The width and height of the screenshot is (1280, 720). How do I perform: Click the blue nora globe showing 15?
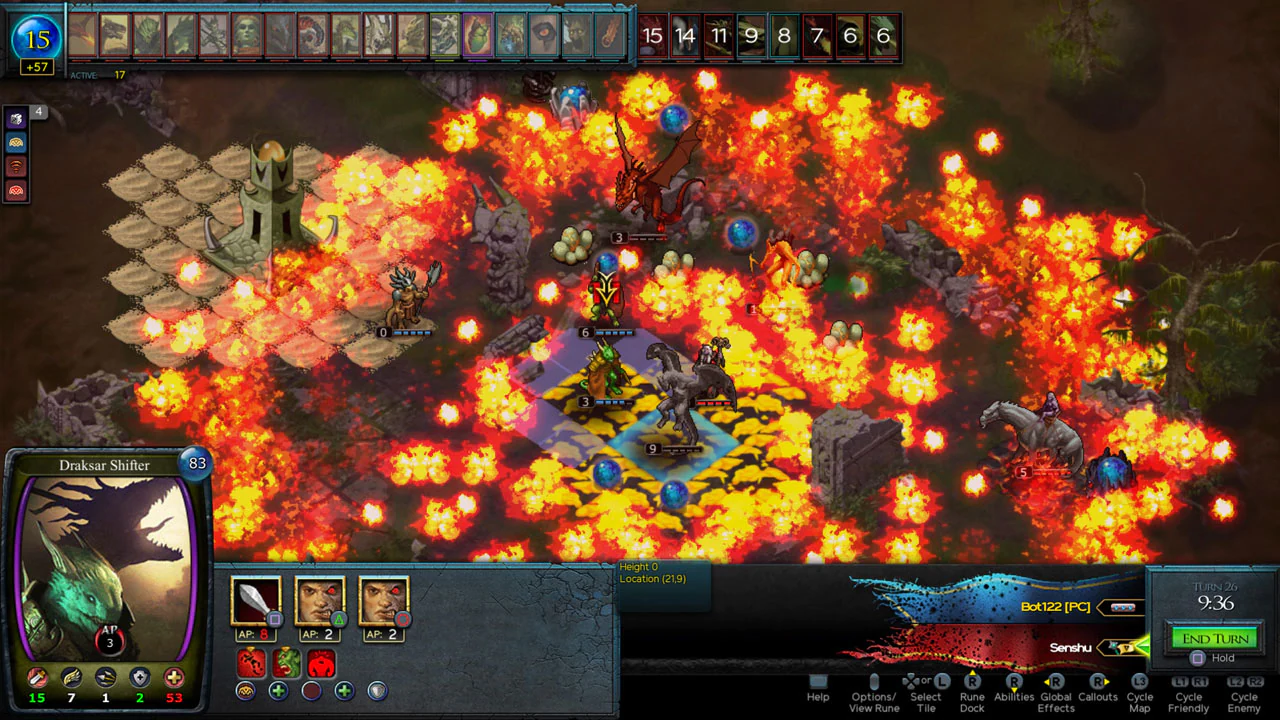[36, 40]
